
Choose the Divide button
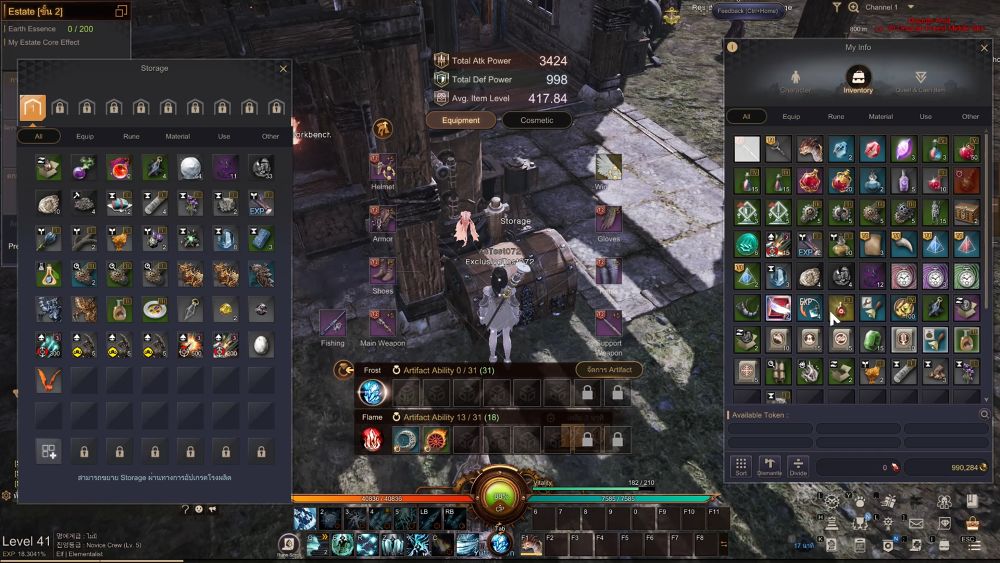click(x=797, y=466)
